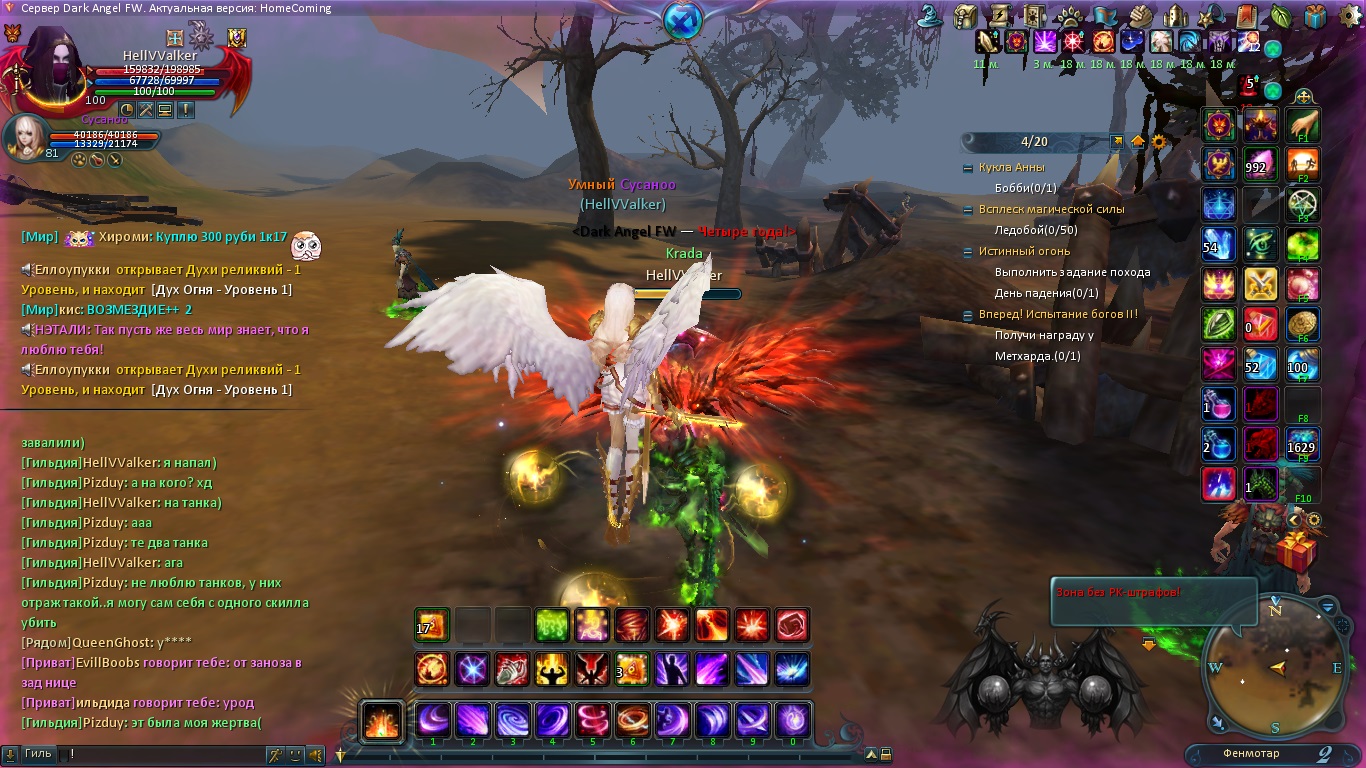Image resolution: width=1366 pixels, height=768 pixels.
Task: Select the pink crystal item showing 992
Action: [x=1261, y=165]
